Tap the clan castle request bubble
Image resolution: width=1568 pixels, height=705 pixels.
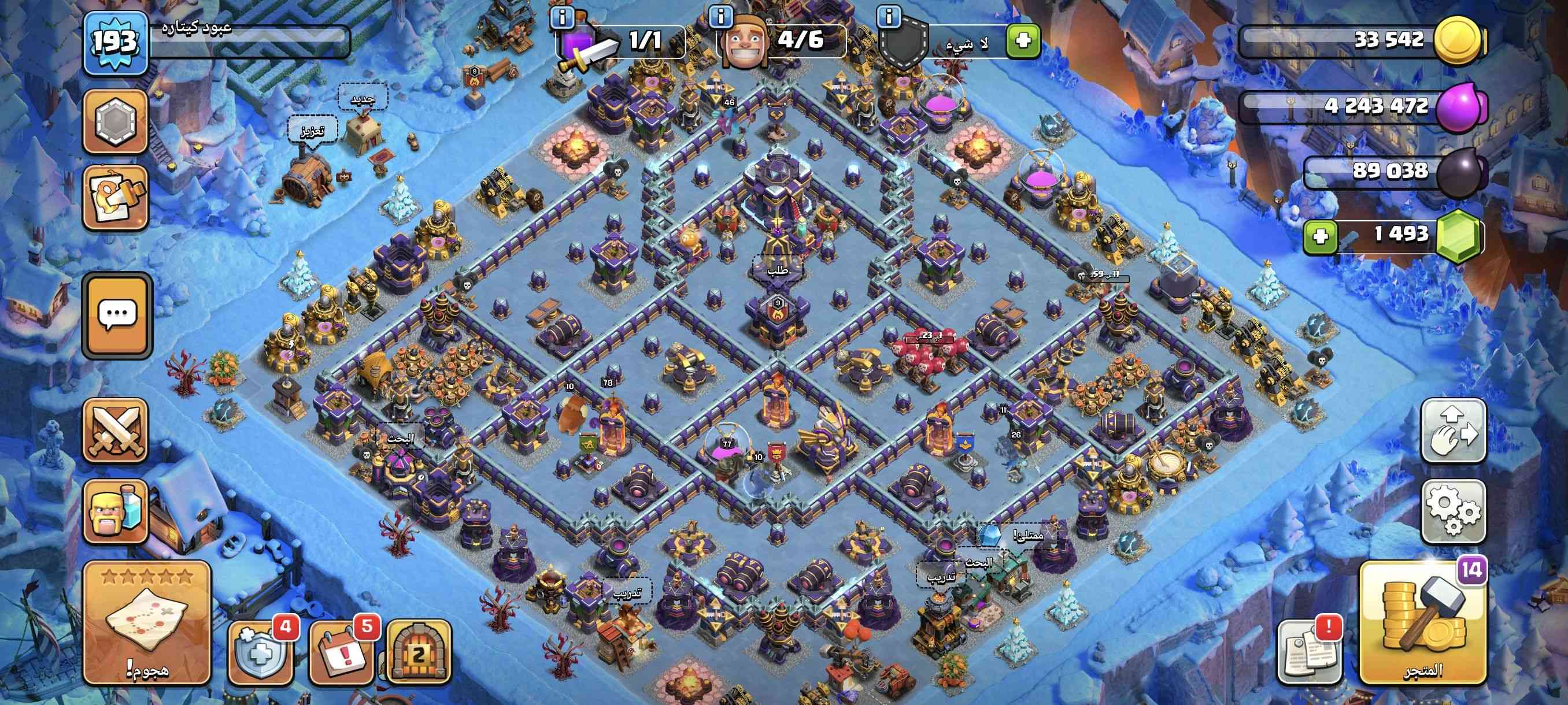click(777, 268)
